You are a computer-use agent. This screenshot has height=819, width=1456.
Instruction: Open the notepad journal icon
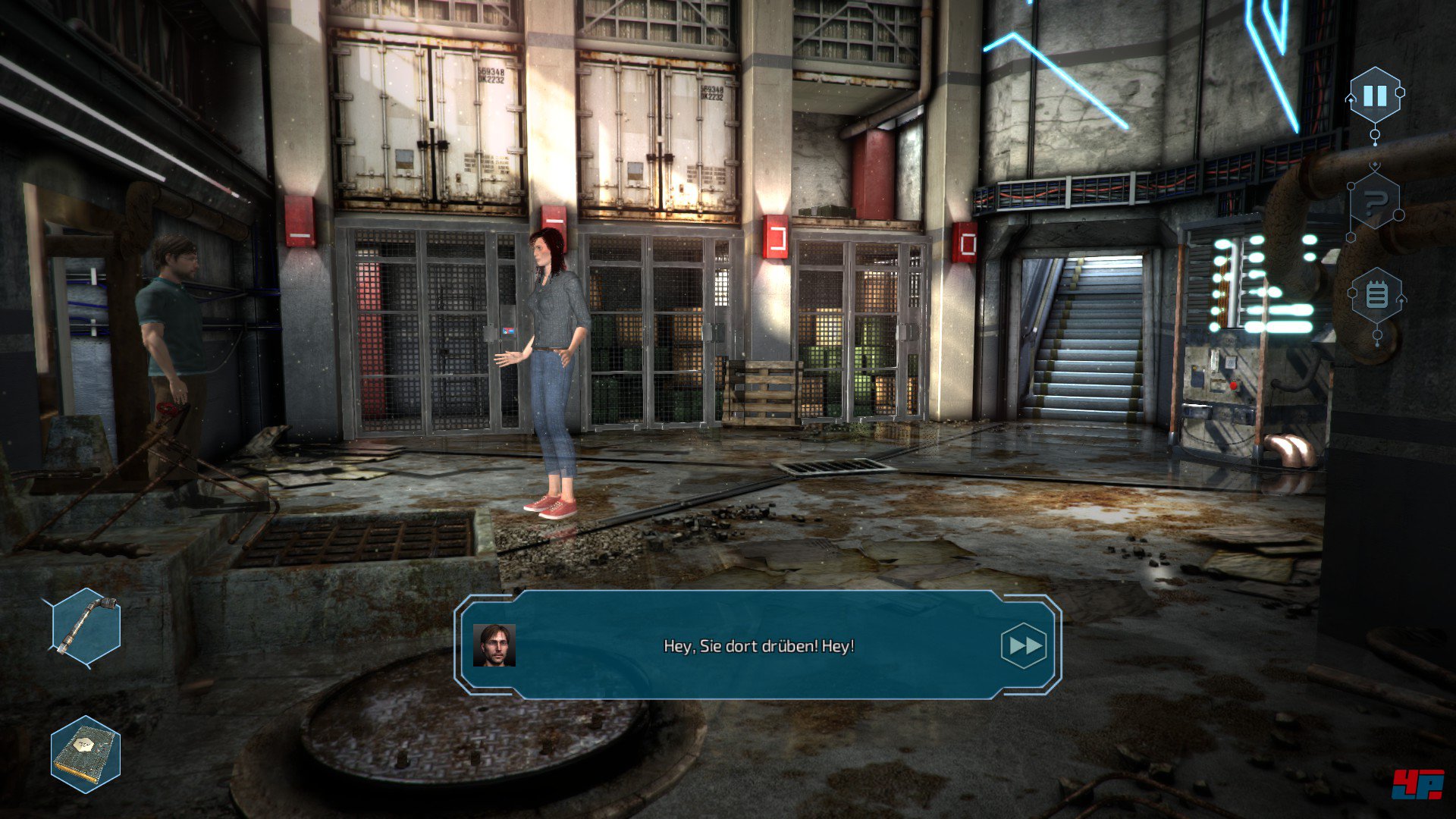(1376, 295)
